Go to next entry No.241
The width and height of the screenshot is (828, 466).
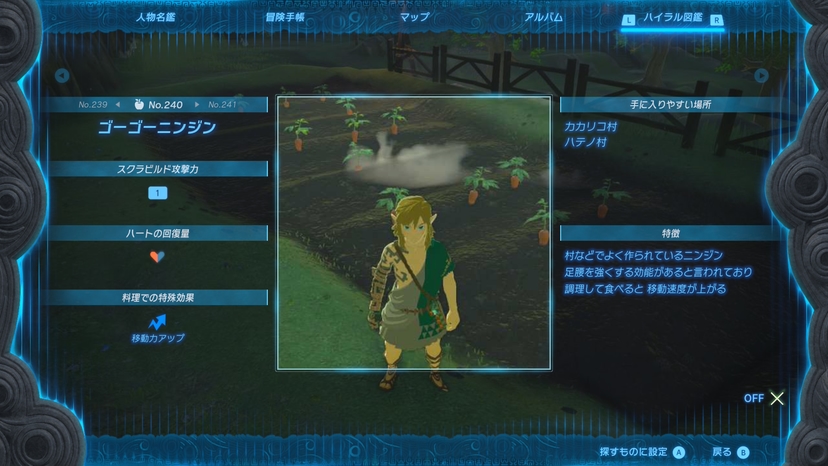pyautogui.click(x=222, y=104)
